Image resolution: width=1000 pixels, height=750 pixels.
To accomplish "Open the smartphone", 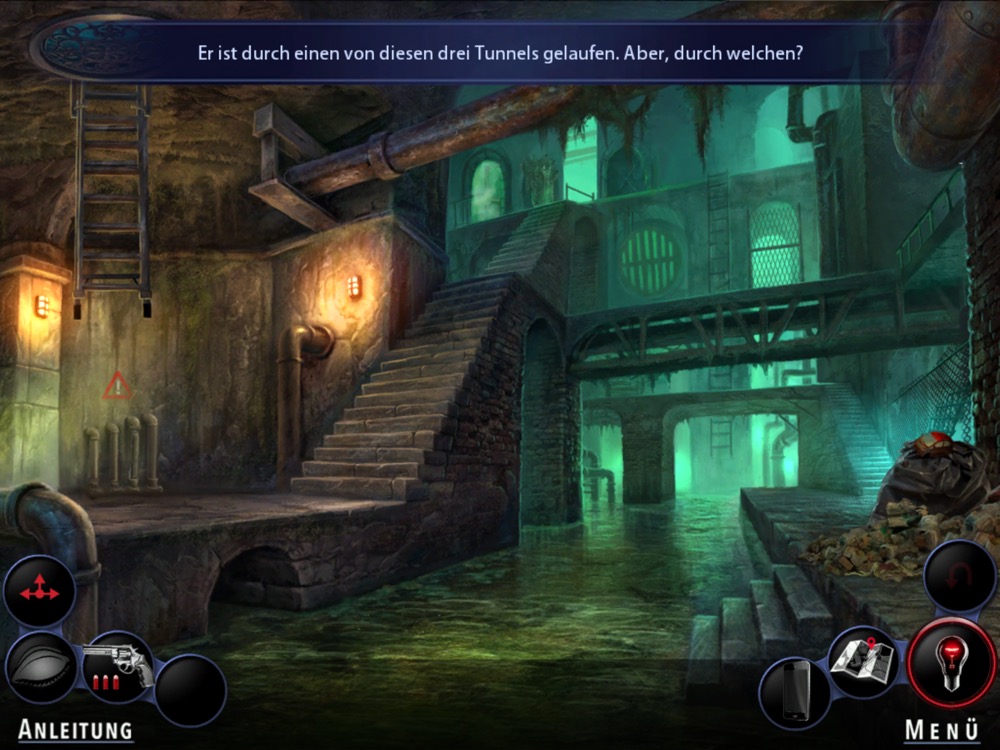I will 795,692.
